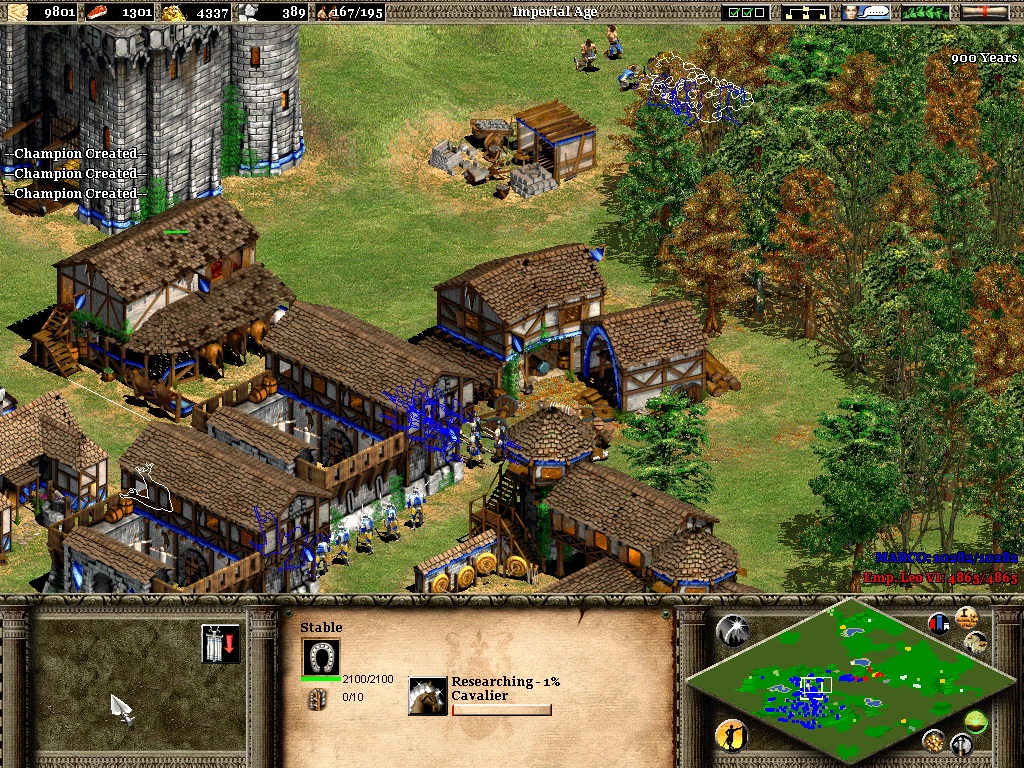This screenshot has height=768, width=1024.
Task: Toggle the red-blue flag color mode button
Action: 939,624
